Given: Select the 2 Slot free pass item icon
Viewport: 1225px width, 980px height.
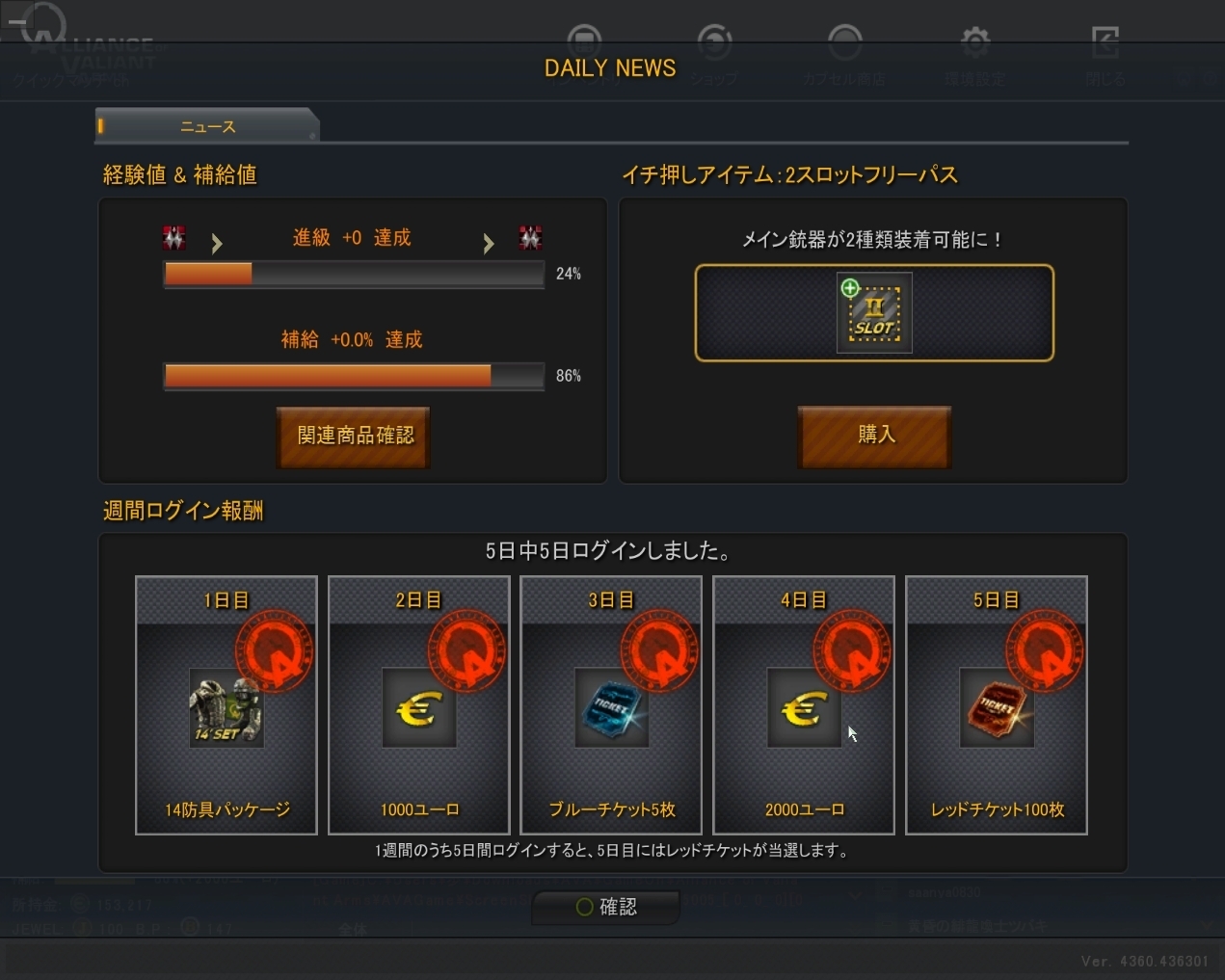Looking at the screenshot, I should [874, 313].
